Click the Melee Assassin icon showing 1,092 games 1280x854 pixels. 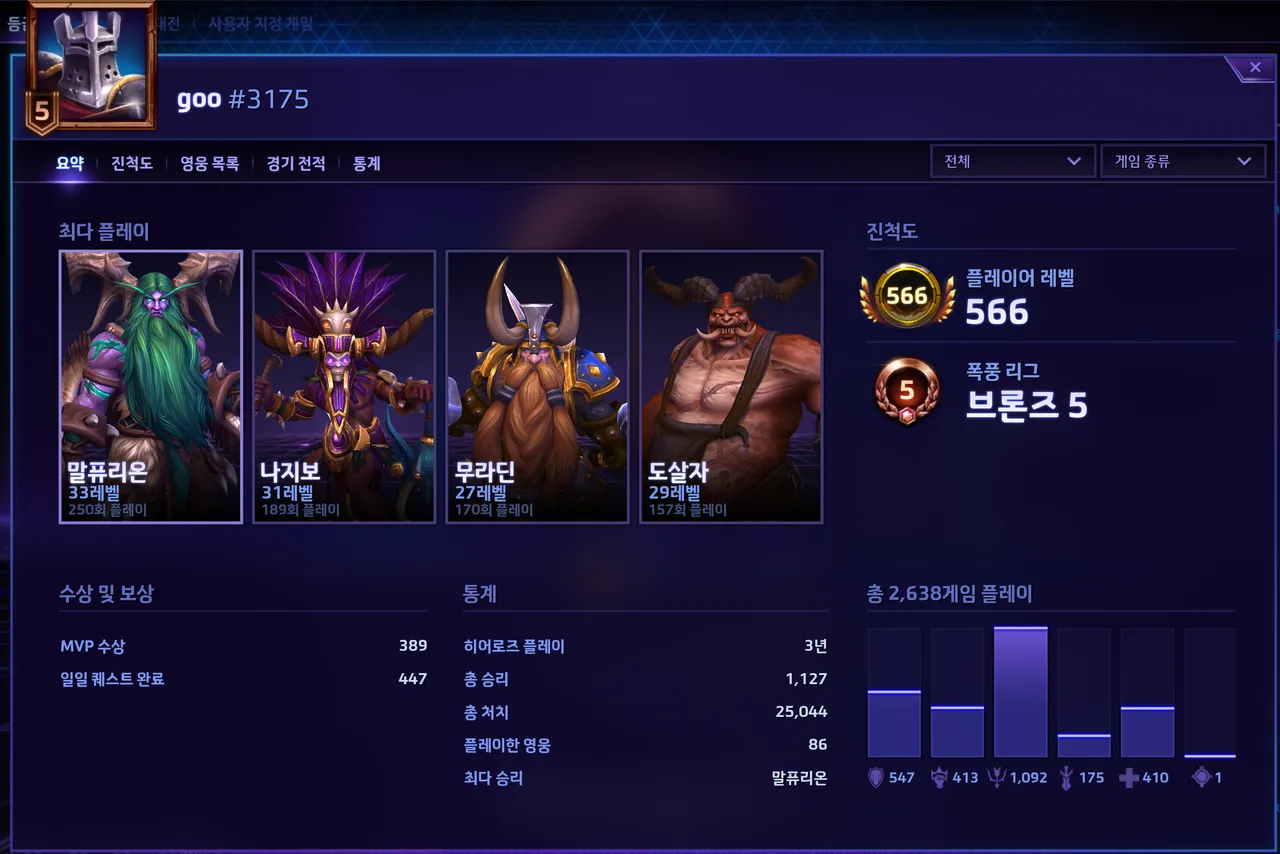tap(996, 776)
